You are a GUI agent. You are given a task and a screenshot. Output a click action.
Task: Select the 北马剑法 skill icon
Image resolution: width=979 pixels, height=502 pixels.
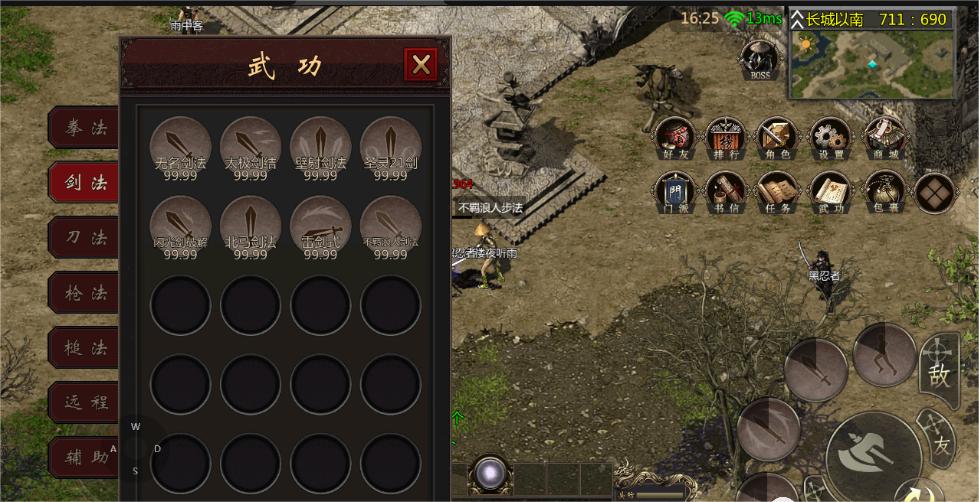tap(250, 225)
